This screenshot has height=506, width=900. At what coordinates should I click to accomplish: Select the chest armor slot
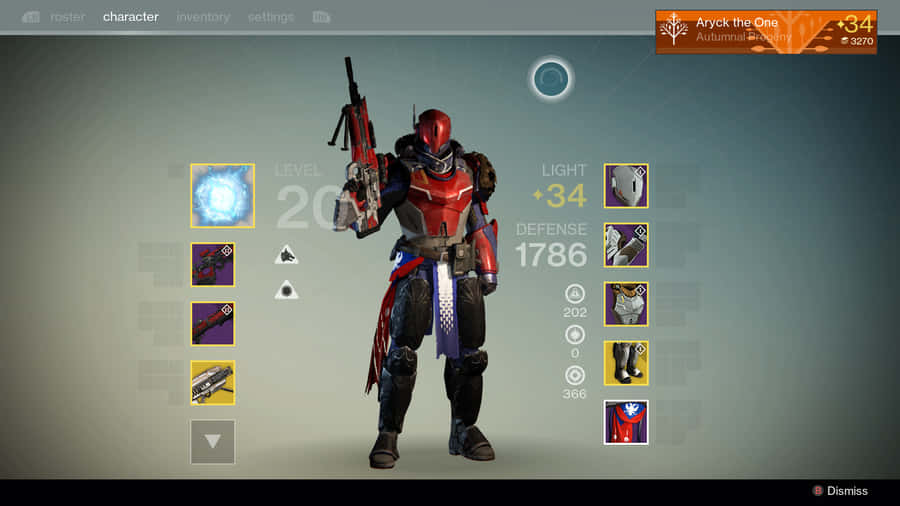pyautogui.click(x=626, y=304)
